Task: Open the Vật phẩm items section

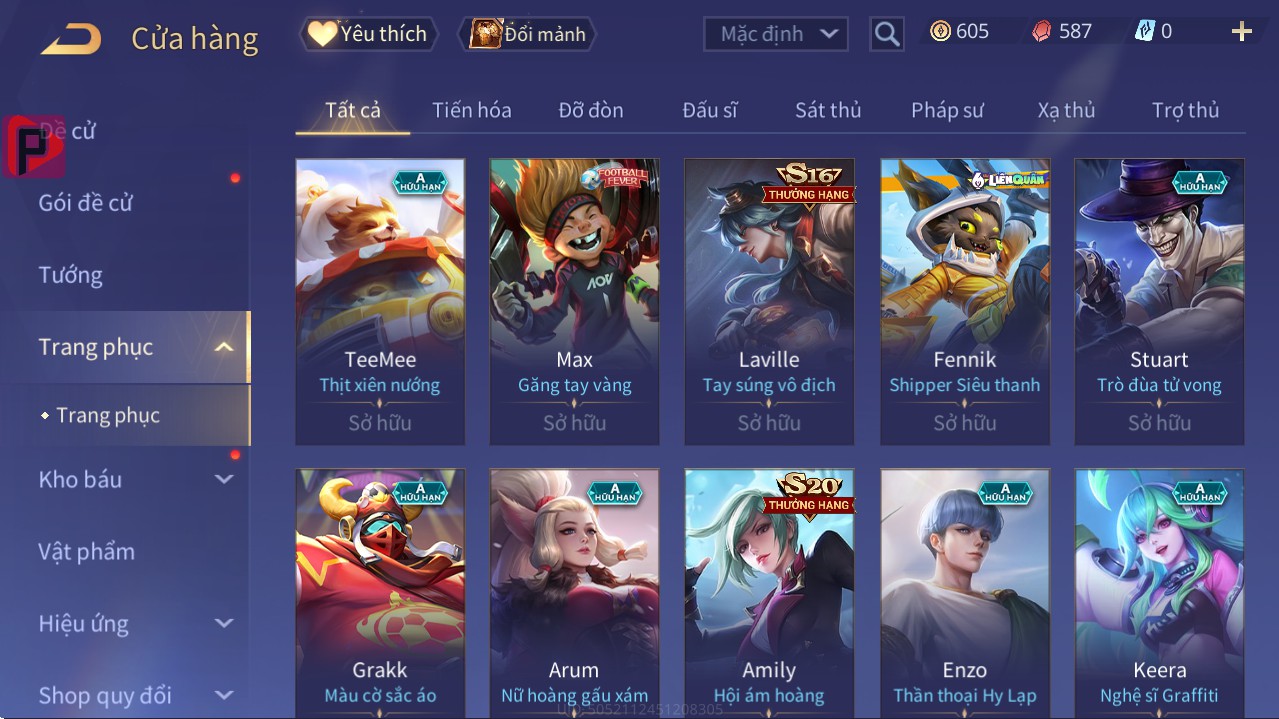Action: click(87, 551)
